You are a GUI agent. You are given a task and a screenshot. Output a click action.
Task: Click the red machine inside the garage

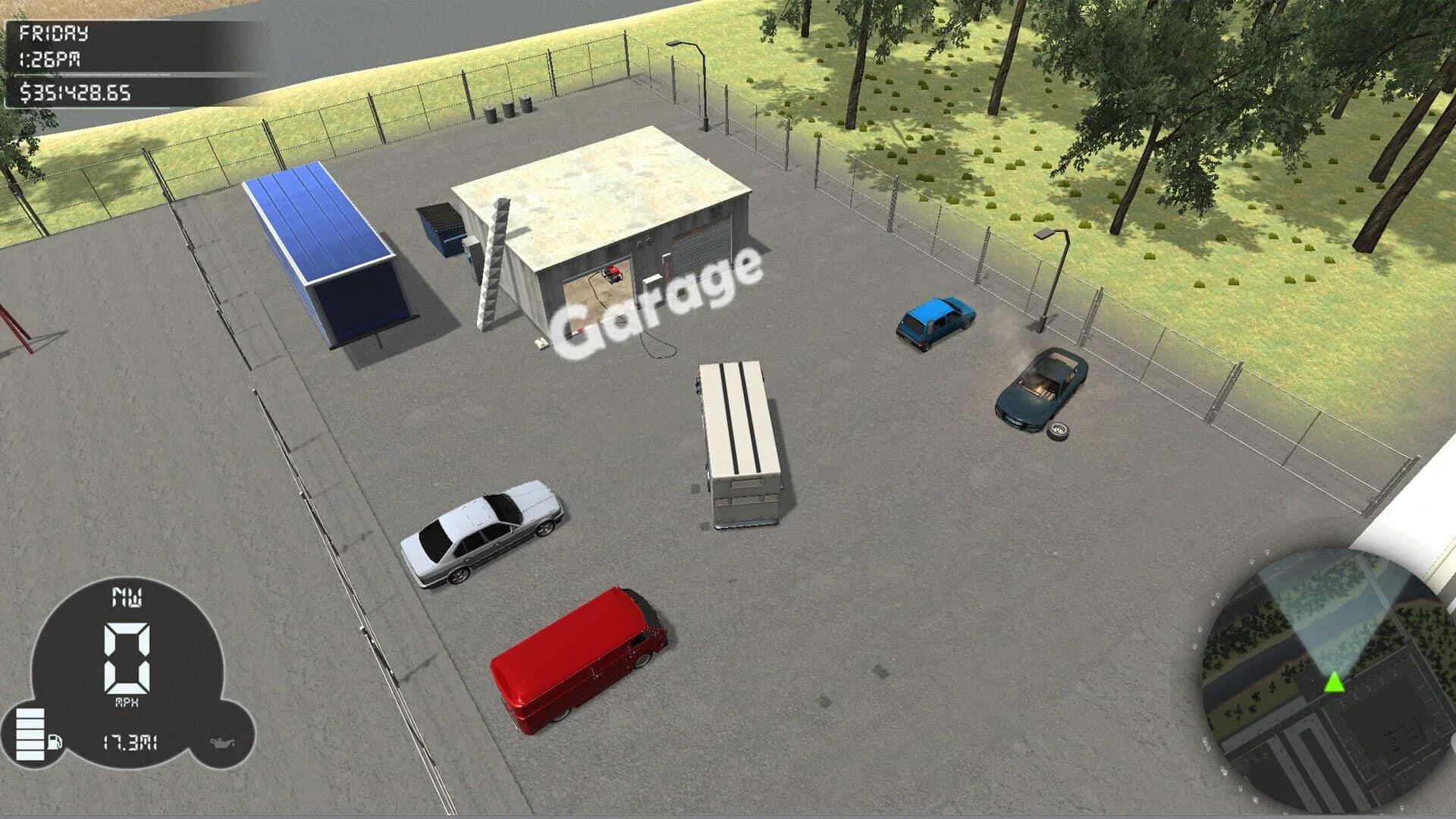pyautogui.click(x=613, y=275)
